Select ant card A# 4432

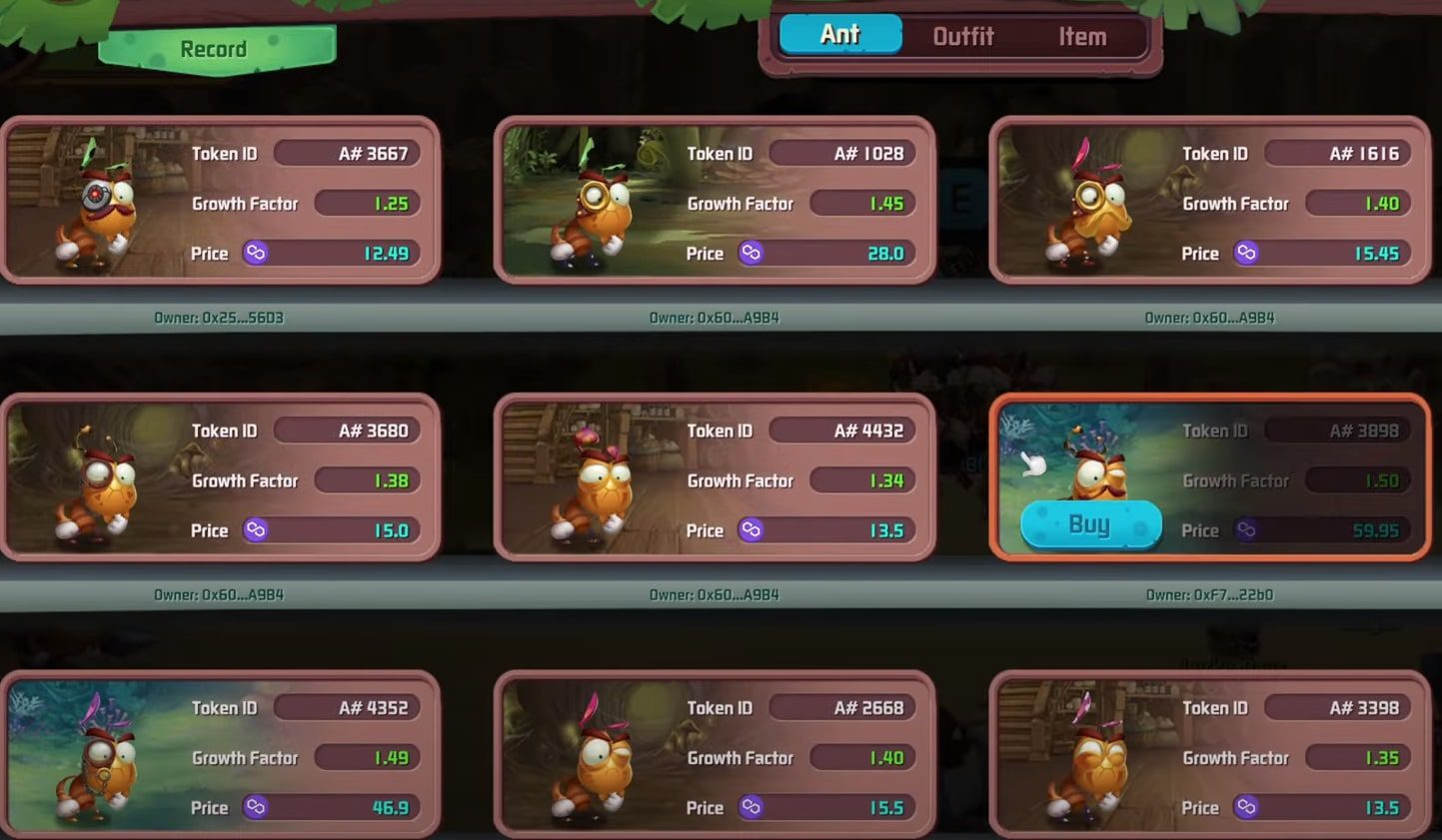click(715, 477)
